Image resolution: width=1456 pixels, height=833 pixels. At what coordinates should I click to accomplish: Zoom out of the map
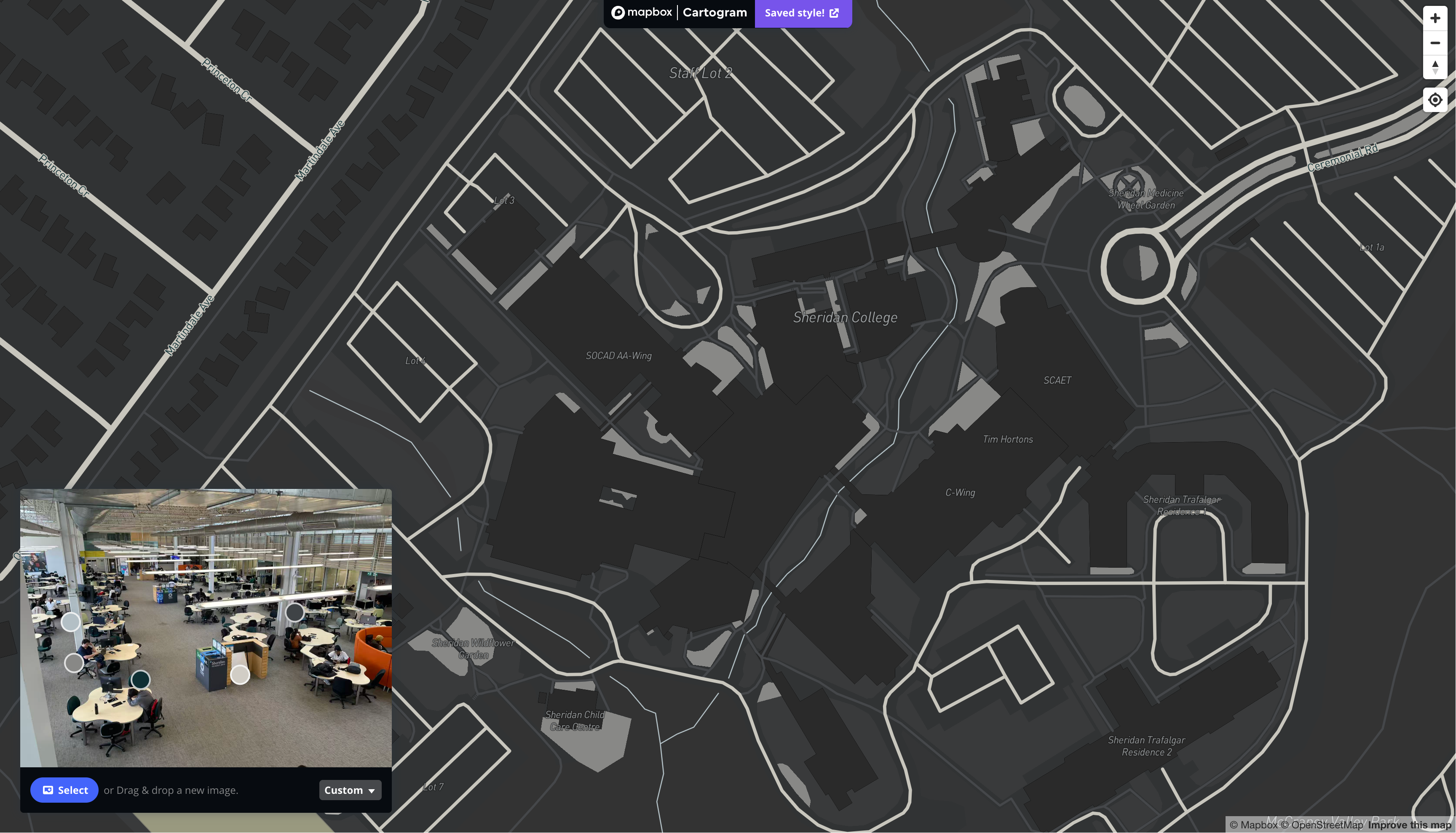coord(1435,43)
